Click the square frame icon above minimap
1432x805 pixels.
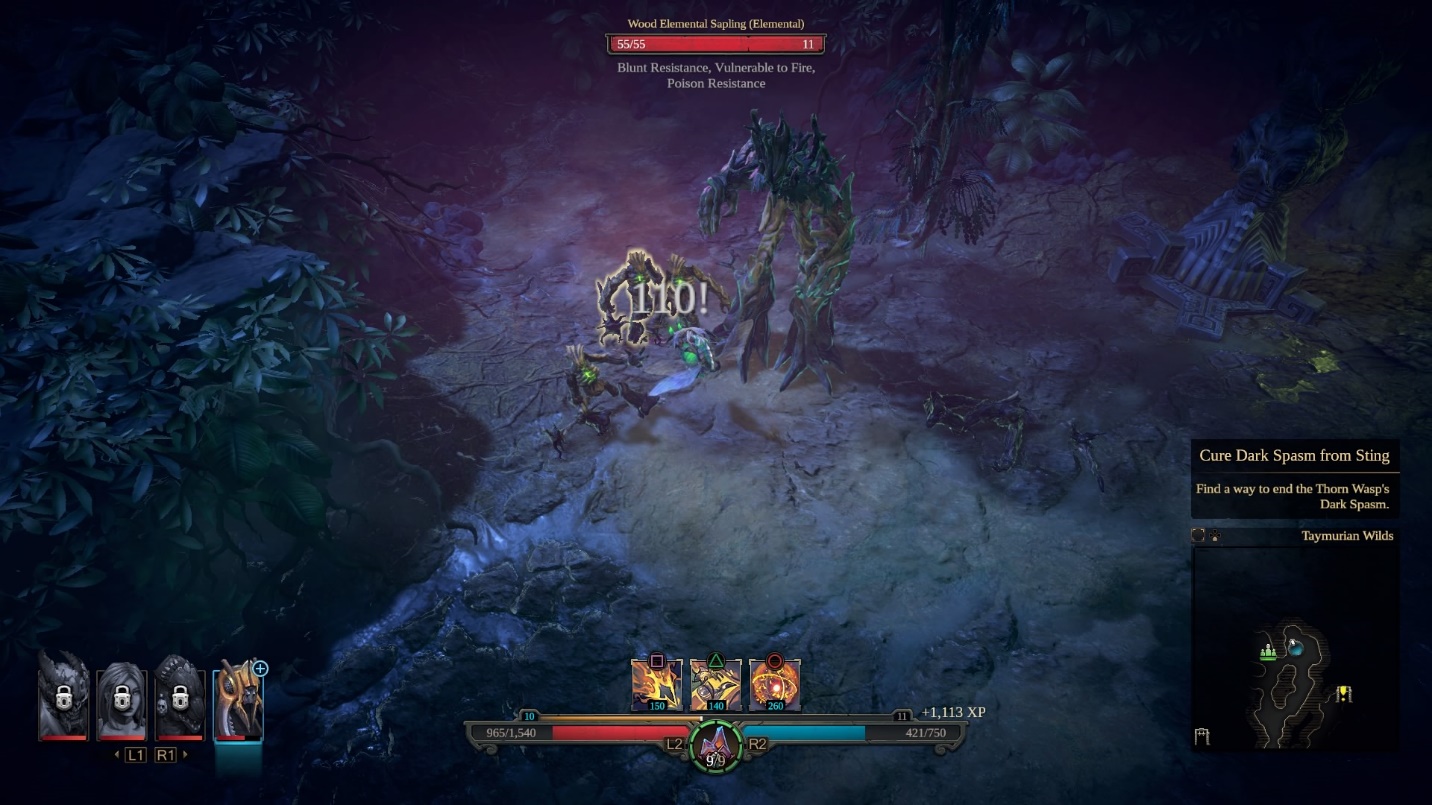coord(1198,536)
